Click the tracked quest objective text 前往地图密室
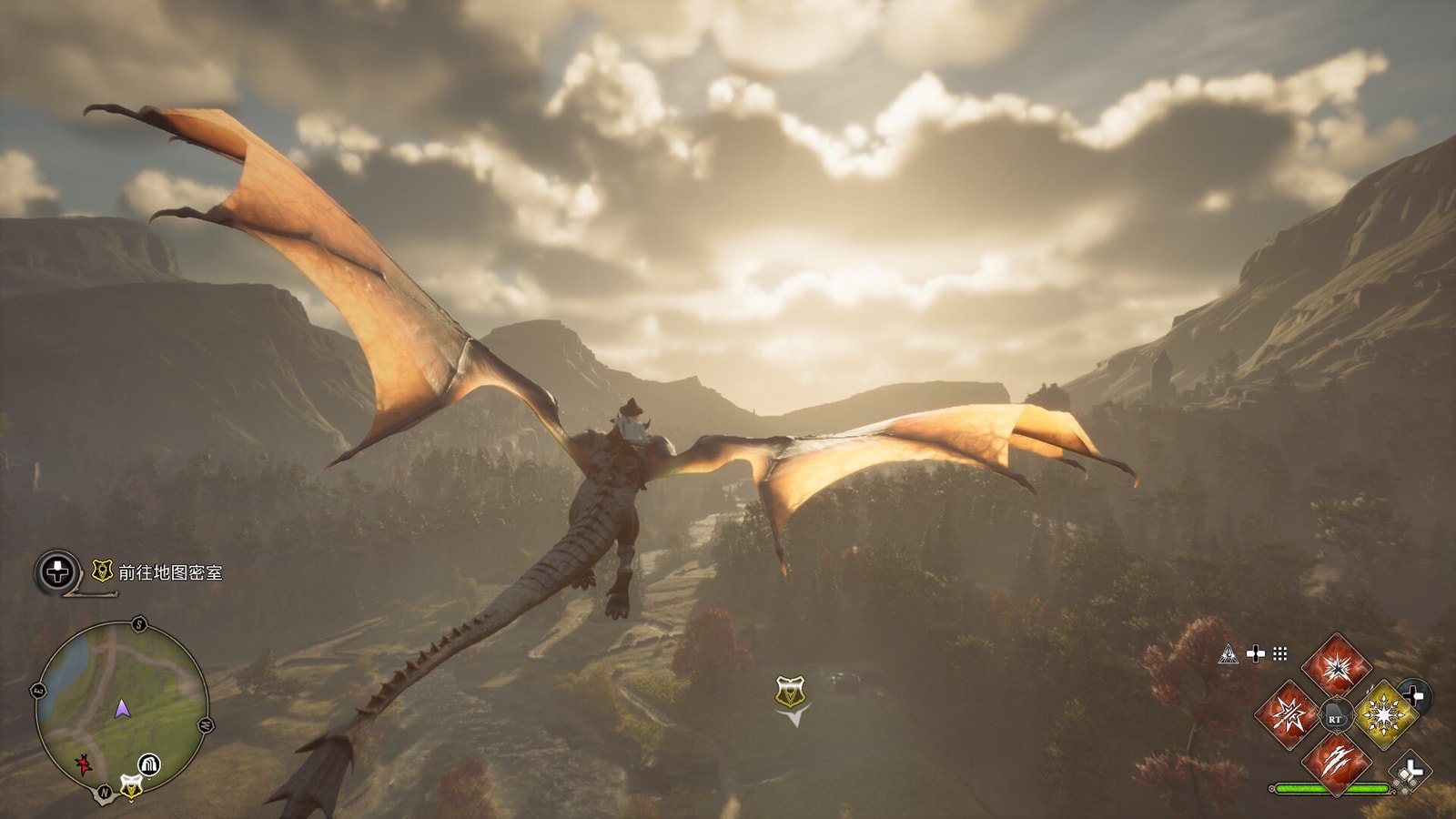 (170, 572)
